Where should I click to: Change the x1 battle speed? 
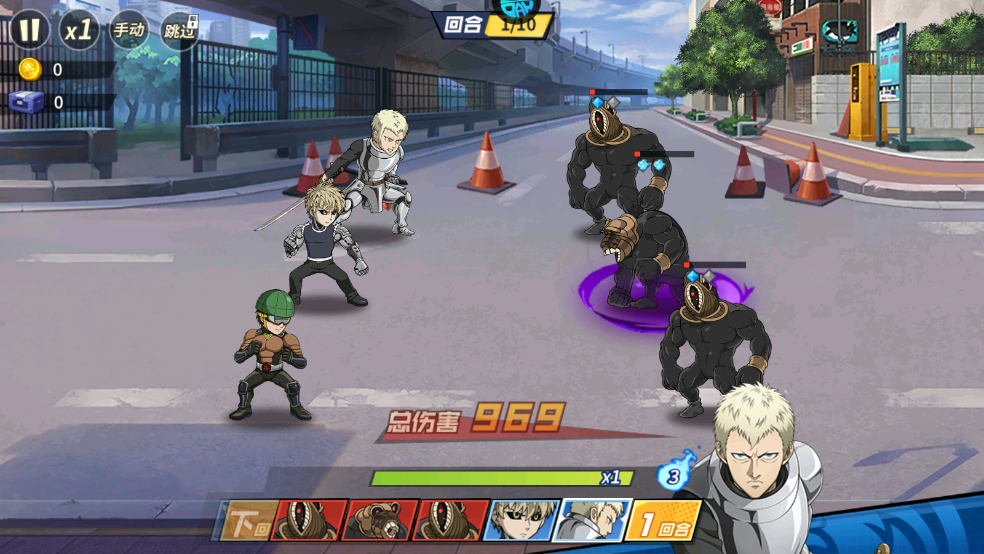coord(79,30)
